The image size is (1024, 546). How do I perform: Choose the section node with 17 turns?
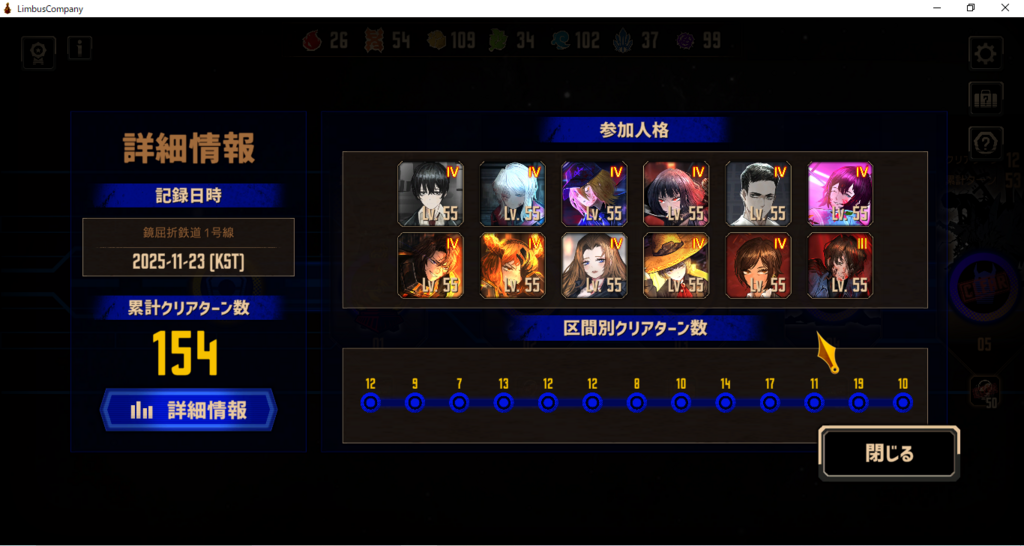pyautogui.click(x=770, y=403)
